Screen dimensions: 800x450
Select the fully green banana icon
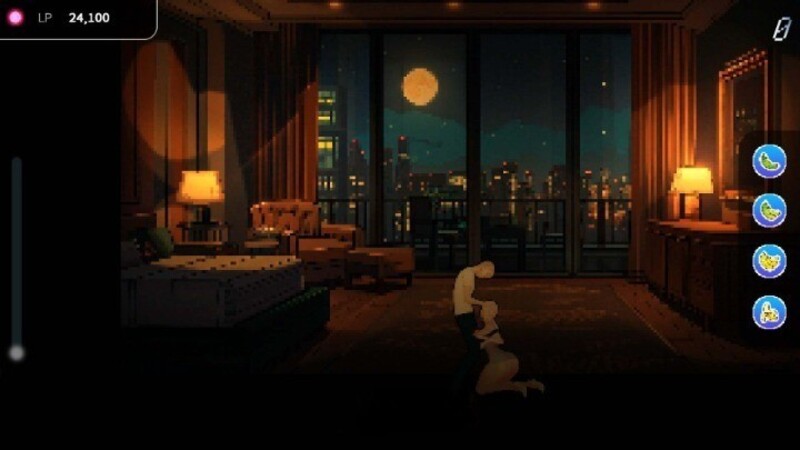pyautogui.click(x=769, y=161)
